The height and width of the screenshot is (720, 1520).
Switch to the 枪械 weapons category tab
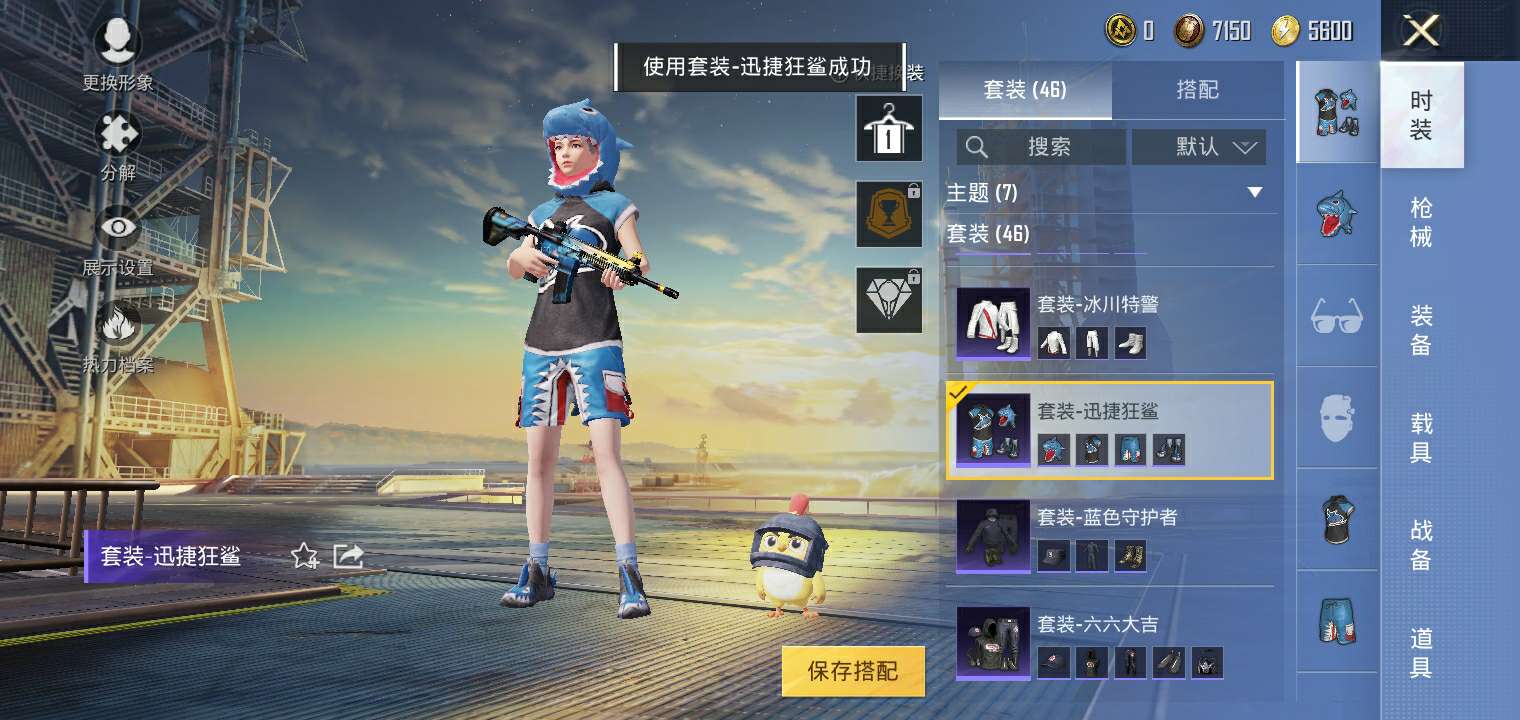click(1424, 220)
